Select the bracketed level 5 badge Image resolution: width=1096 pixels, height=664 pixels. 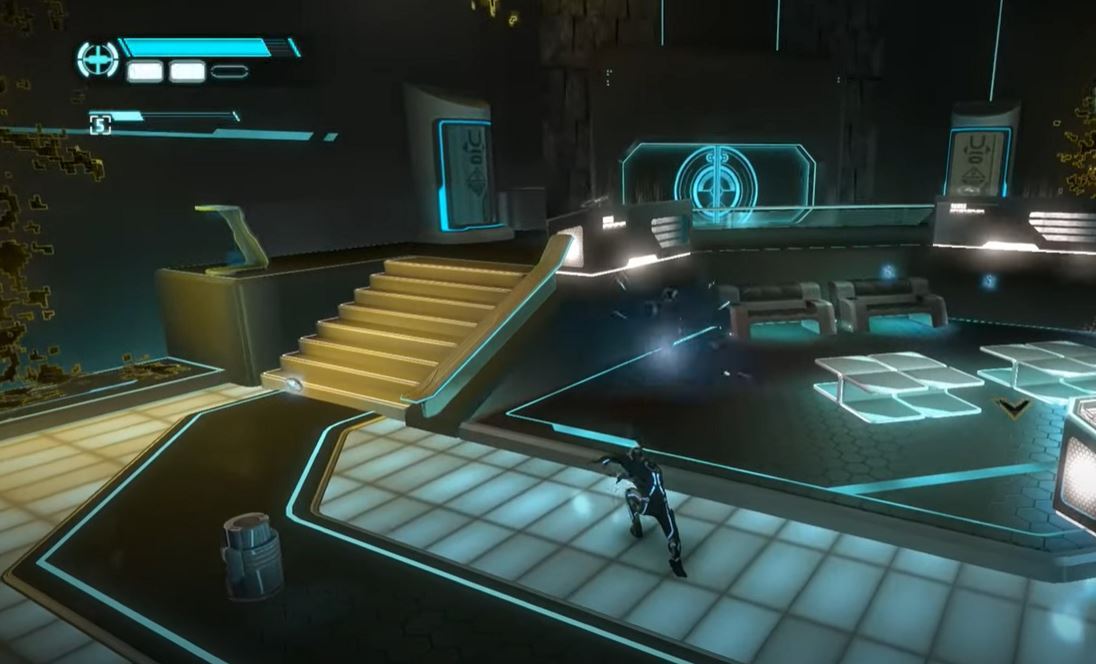tap(100, 124)
